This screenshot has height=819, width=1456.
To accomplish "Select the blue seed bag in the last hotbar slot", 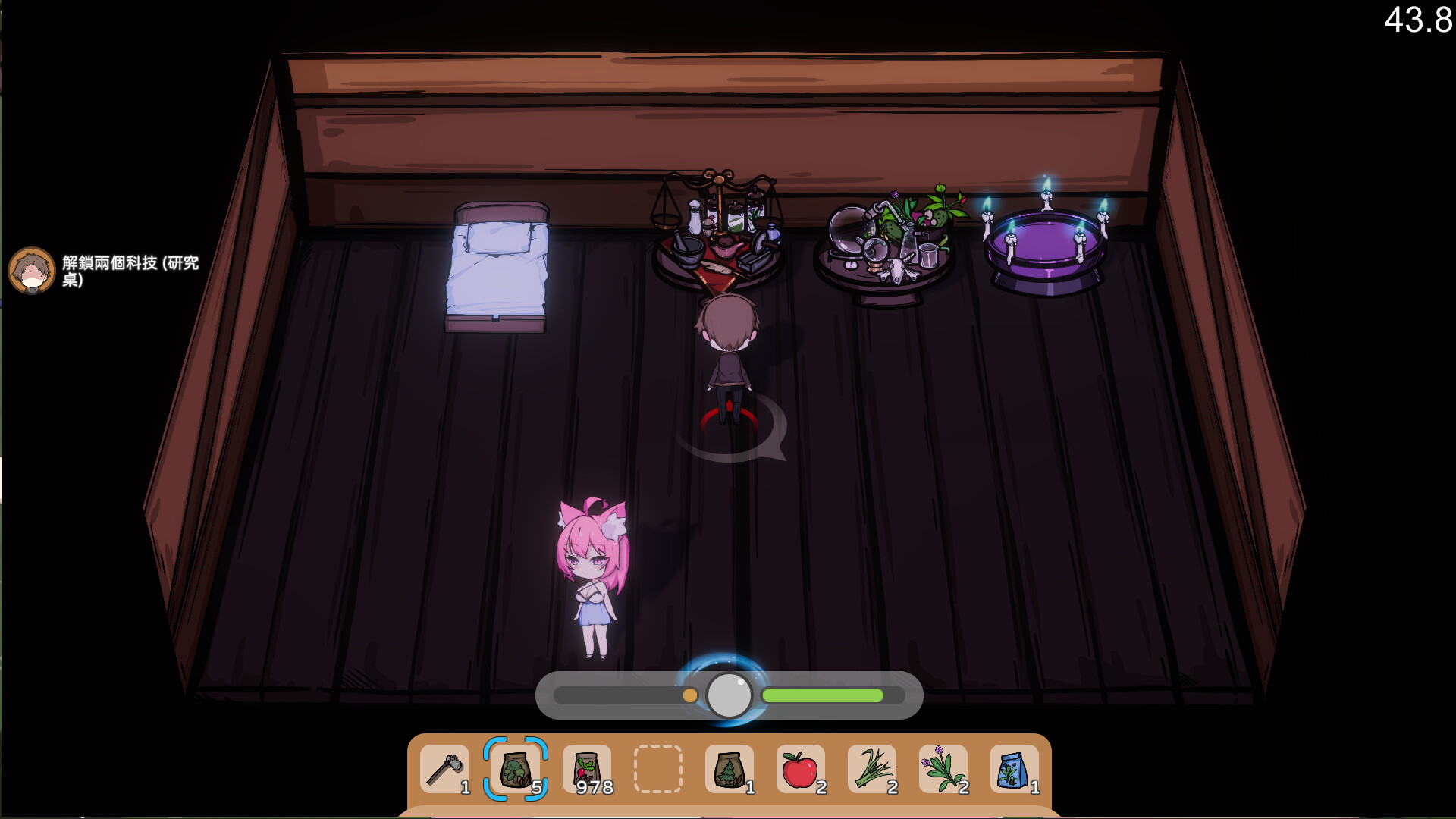I will click(1014, 769).
